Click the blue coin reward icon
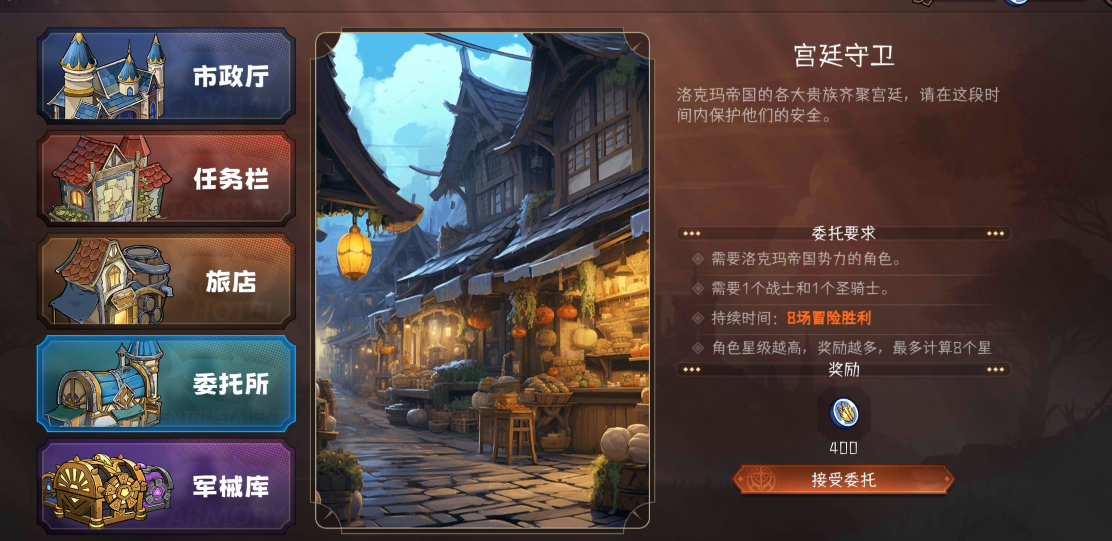The width and height of the screenshot is (1112, 541). point(844,411)
